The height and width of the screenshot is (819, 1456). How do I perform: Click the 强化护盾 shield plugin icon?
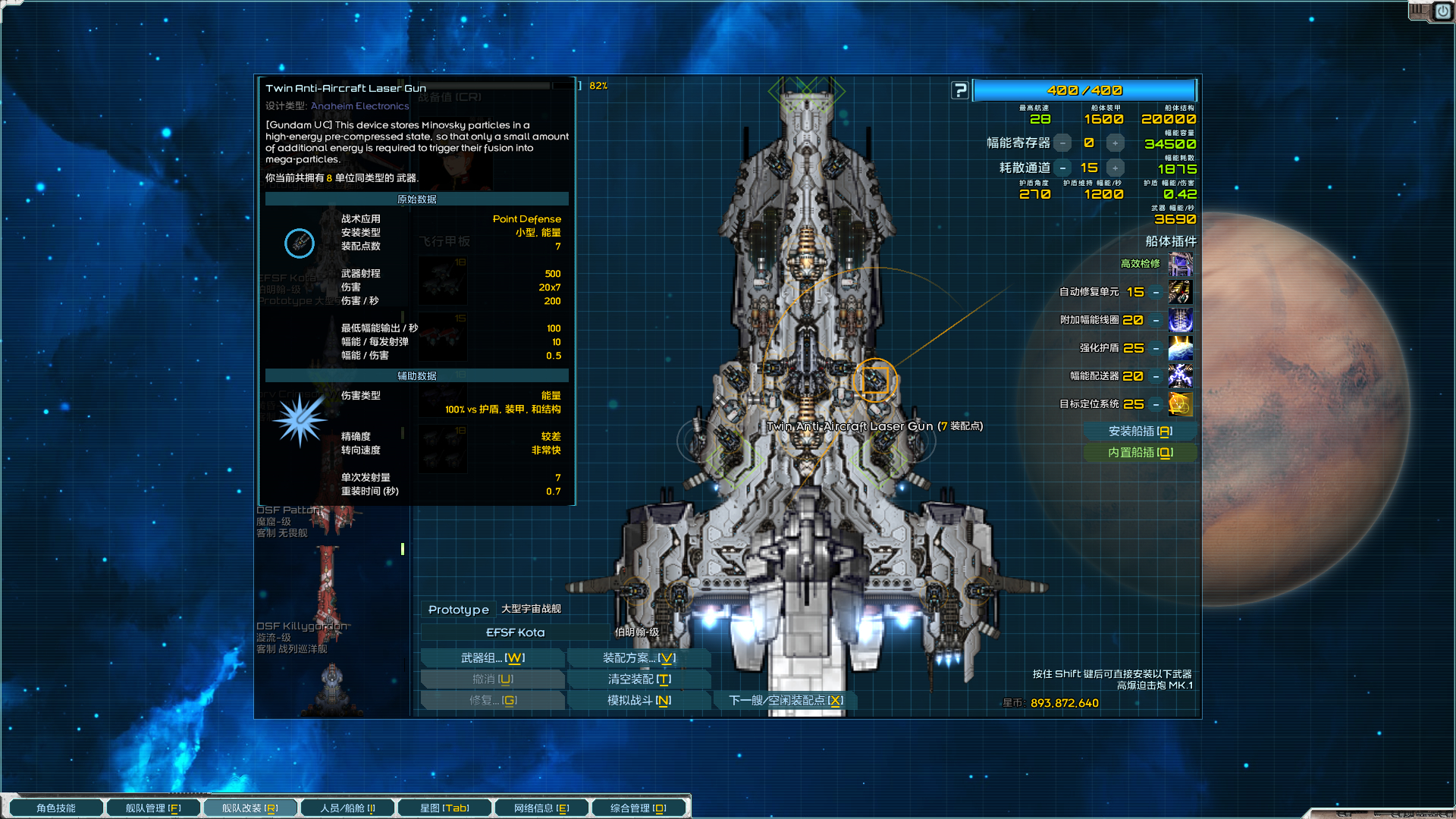click(x=1180, y=348)
